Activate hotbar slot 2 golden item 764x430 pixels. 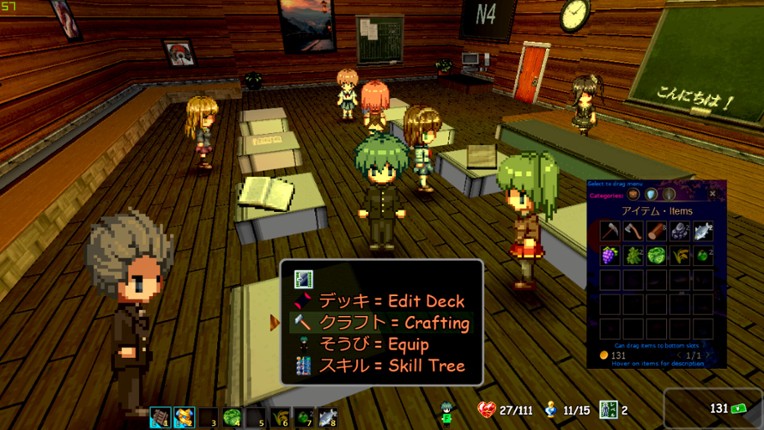(x=183, y=418)
